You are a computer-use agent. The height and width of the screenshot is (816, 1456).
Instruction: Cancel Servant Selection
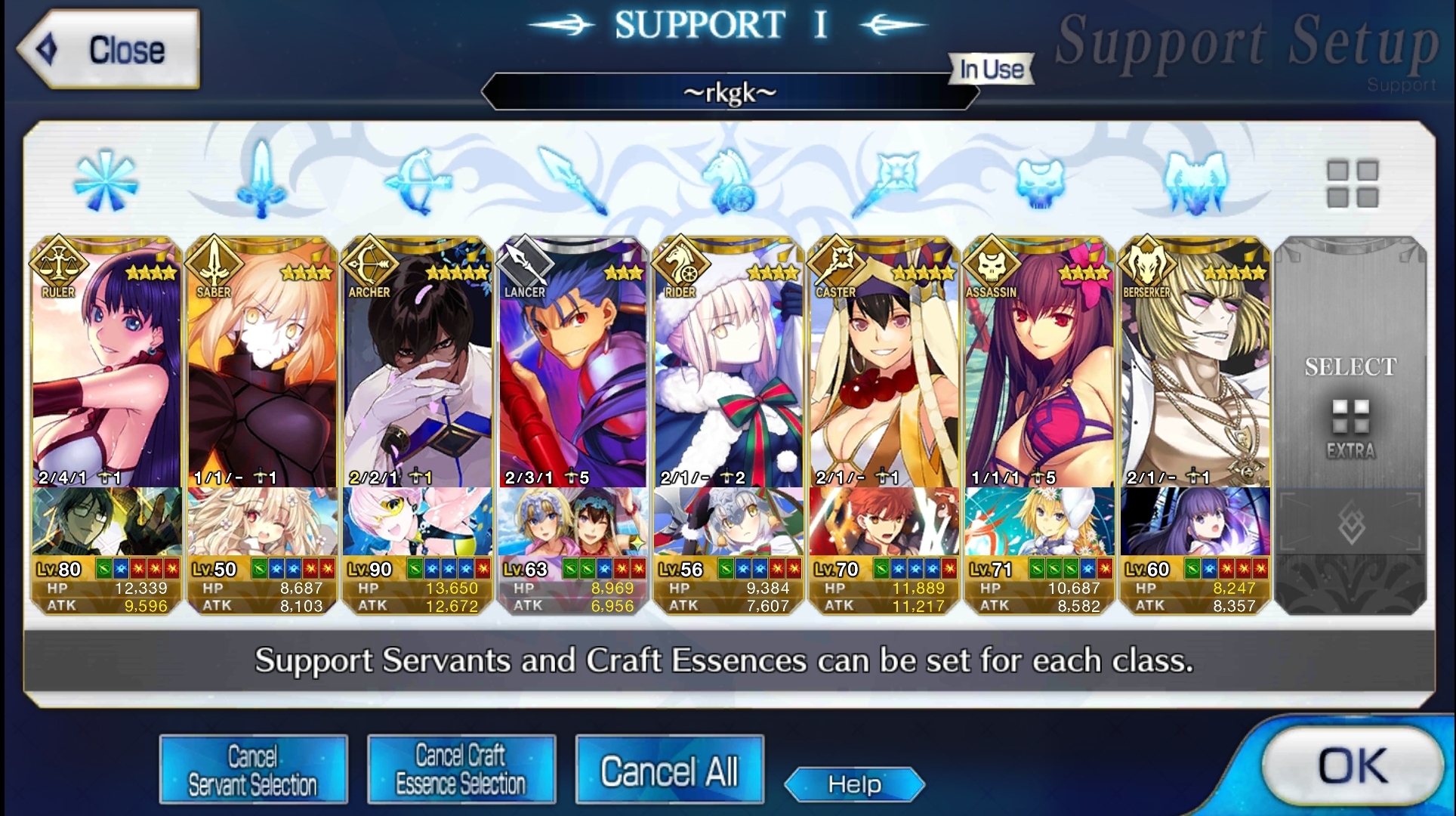click(x=253, y=770)
